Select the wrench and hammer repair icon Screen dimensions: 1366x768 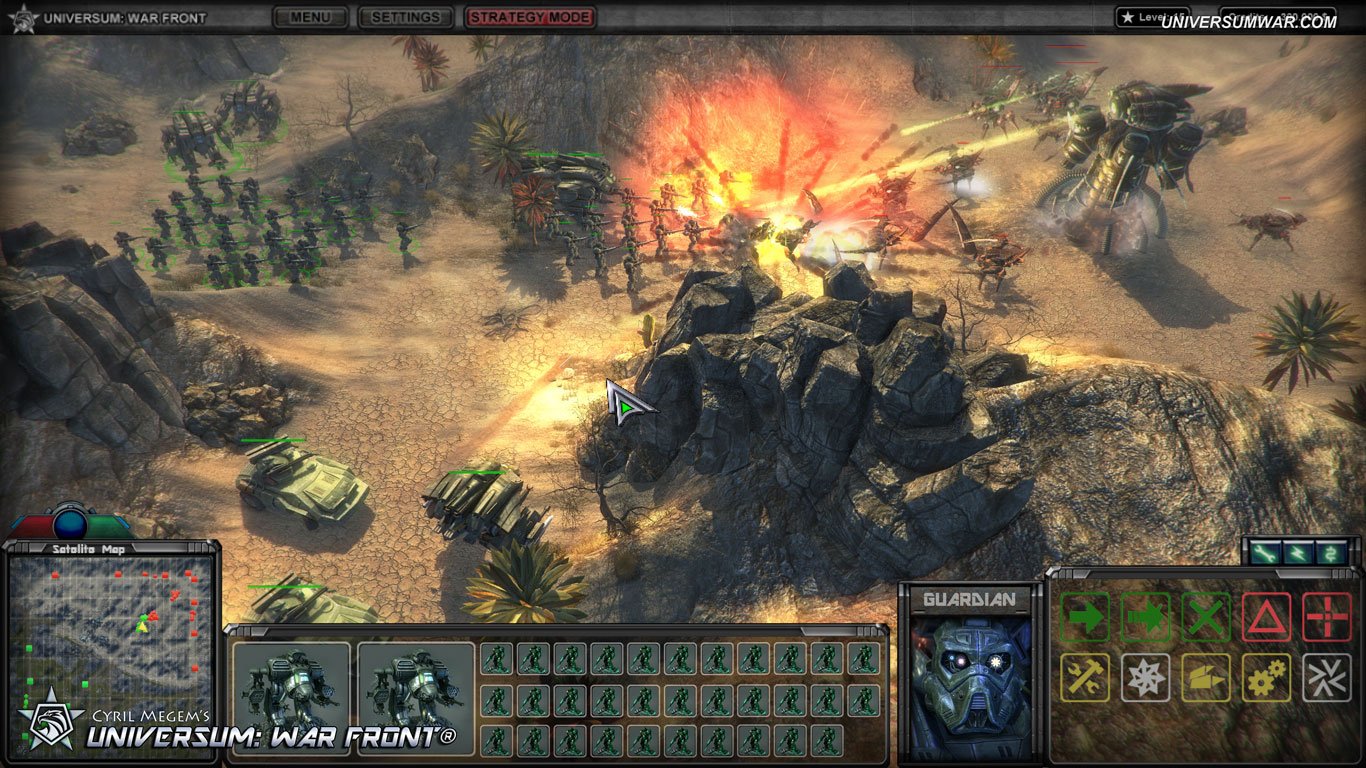point(1085,677)
